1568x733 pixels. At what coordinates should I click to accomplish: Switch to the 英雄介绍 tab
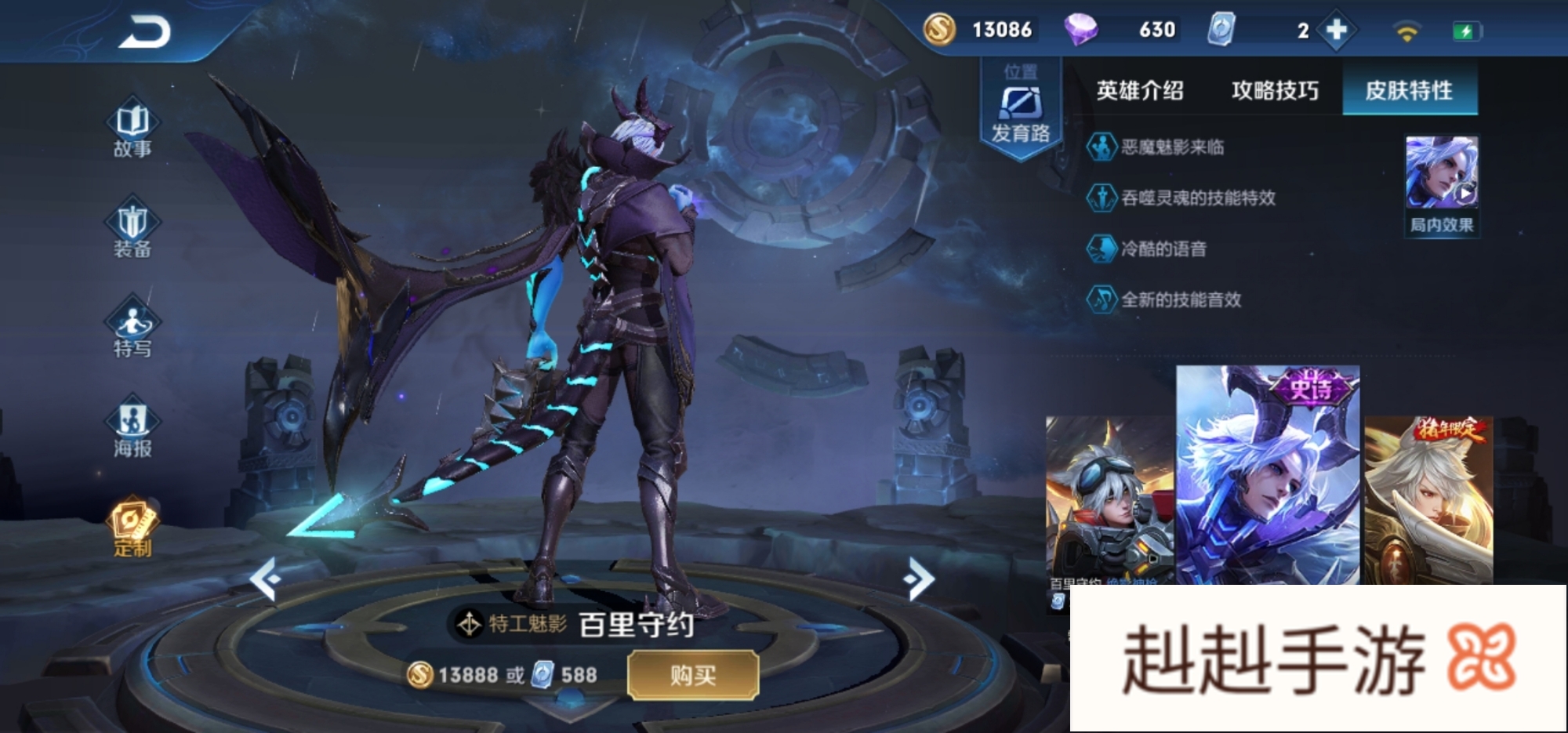(1140, 91)
